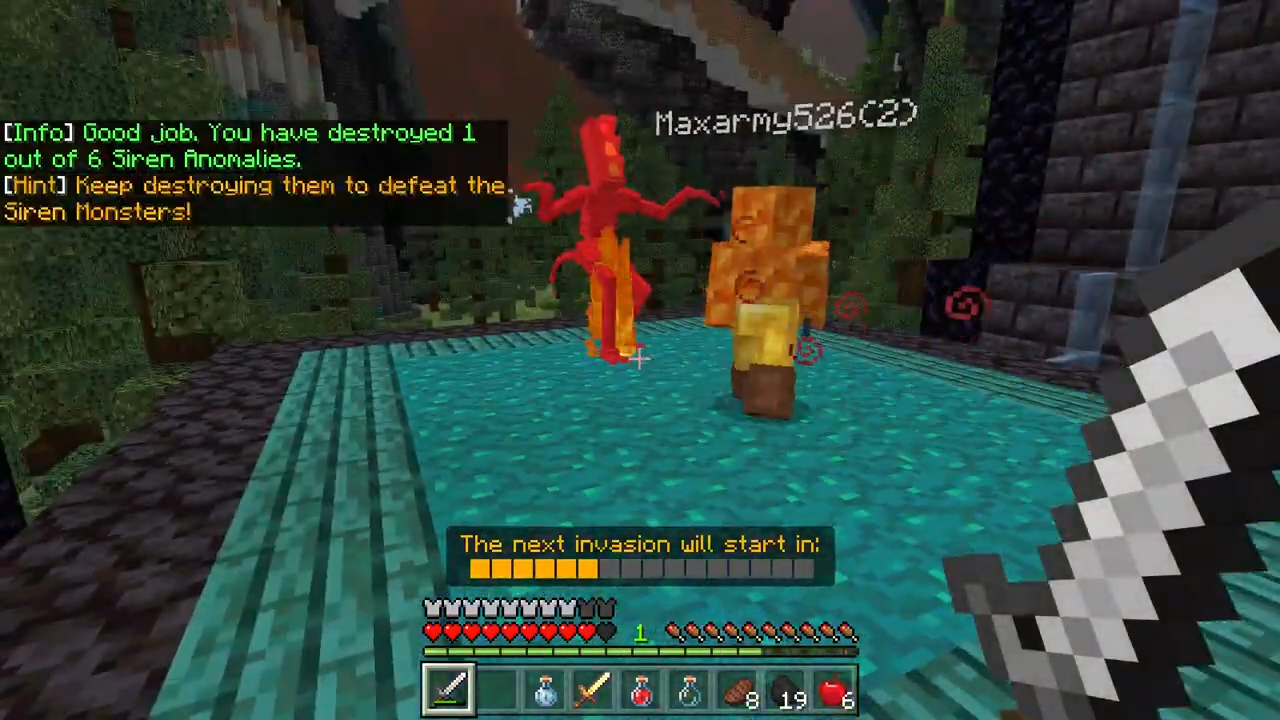Select the empty hotbar slot

pos(497,690)
